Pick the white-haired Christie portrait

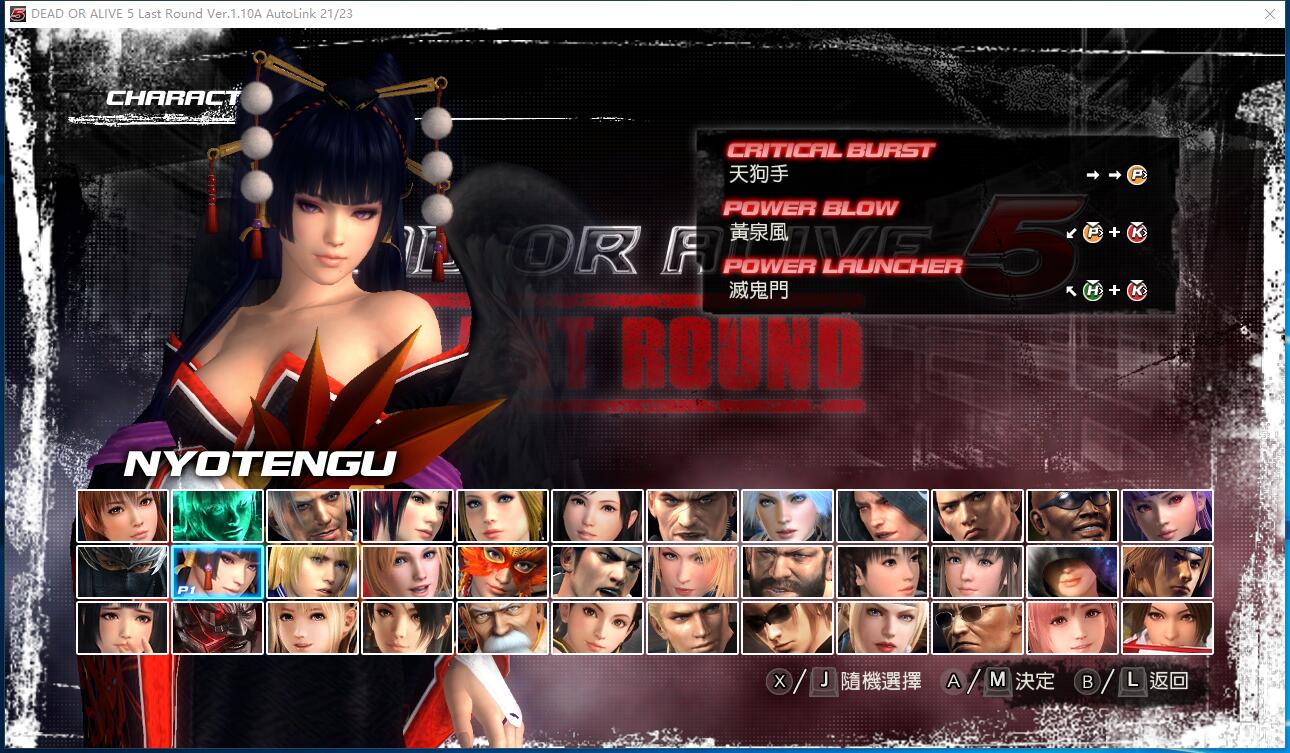point(787,515)
